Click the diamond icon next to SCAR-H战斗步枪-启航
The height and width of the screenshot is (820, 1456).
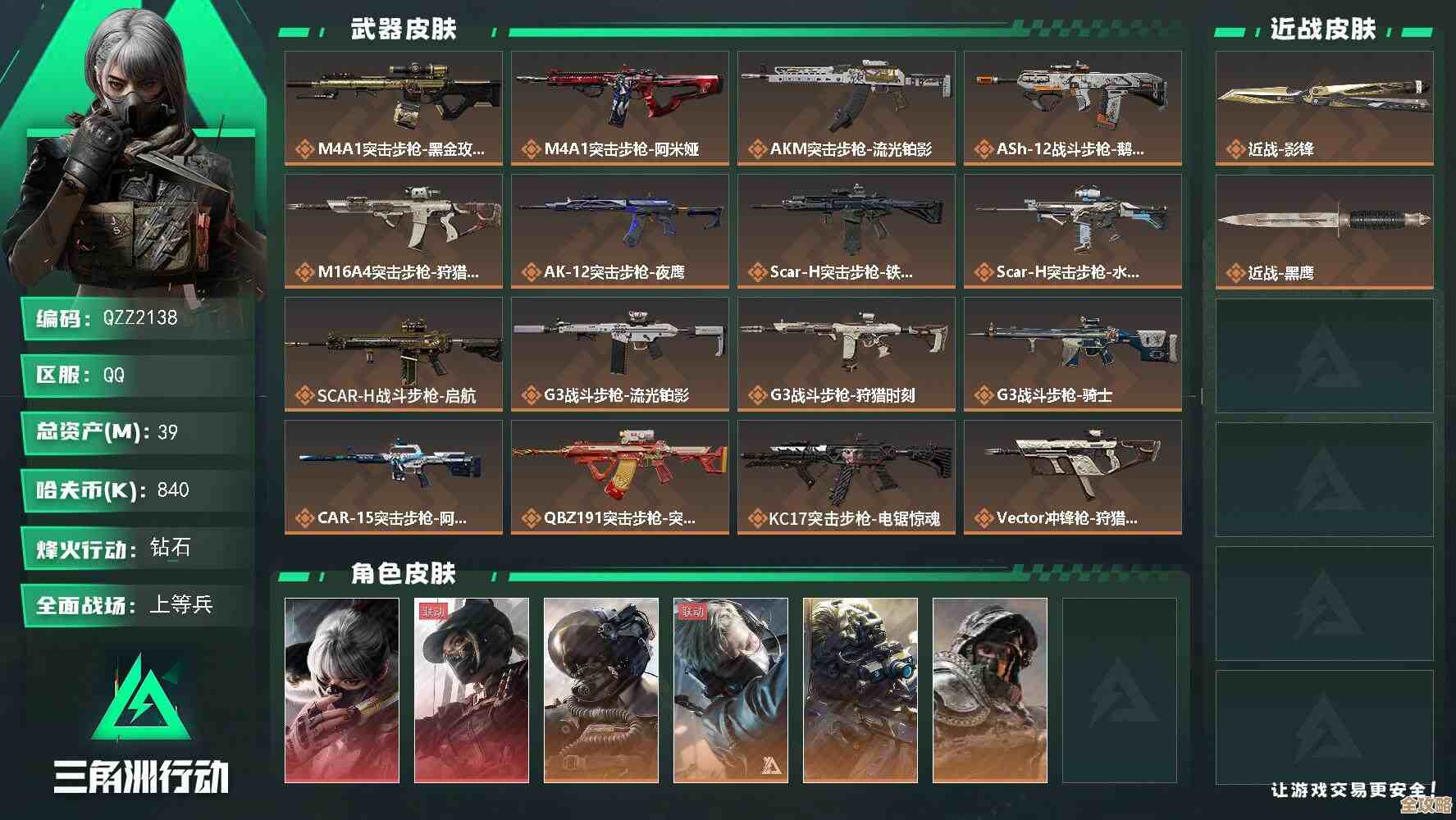point(304,395)
